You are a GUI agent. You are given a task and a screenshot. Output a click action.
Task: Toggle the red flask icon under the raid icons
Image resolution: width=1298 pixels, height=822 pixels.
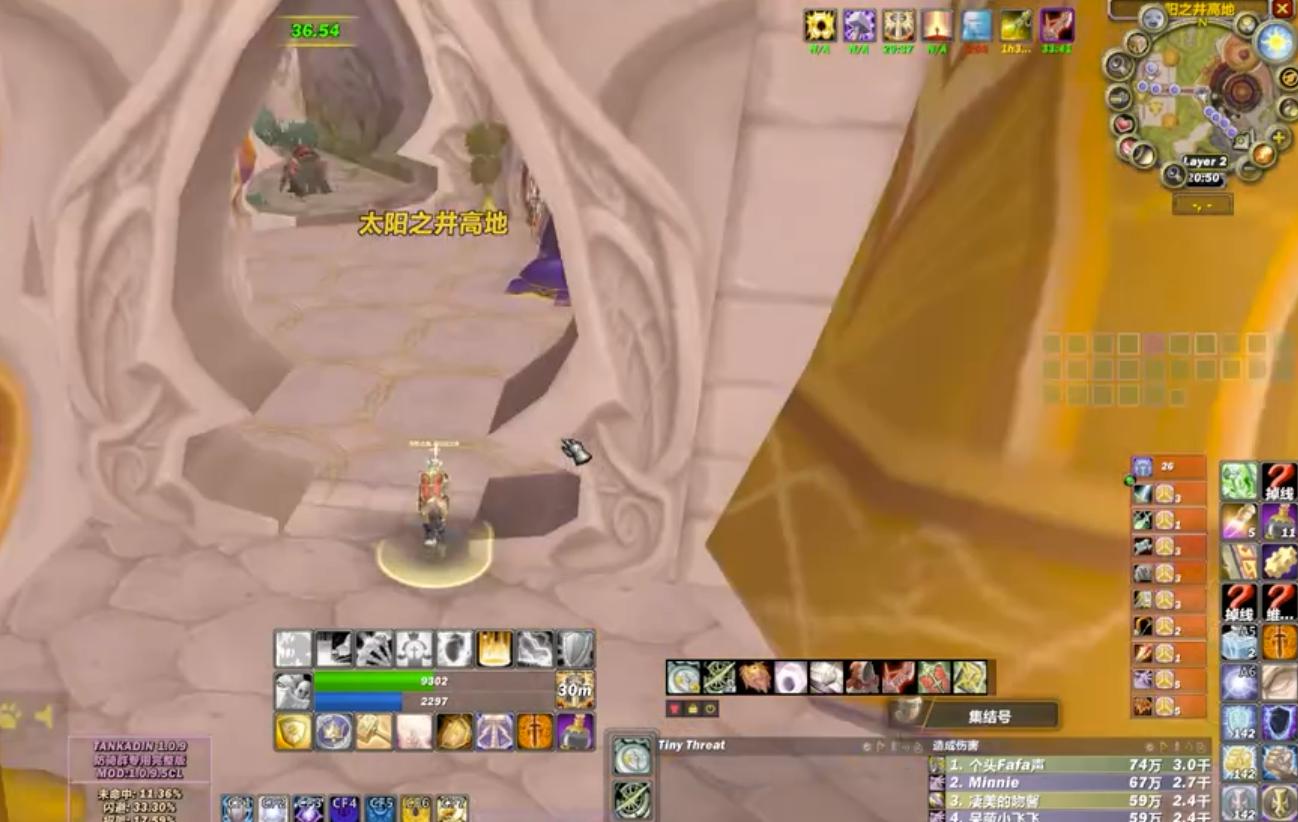point(674,708)
